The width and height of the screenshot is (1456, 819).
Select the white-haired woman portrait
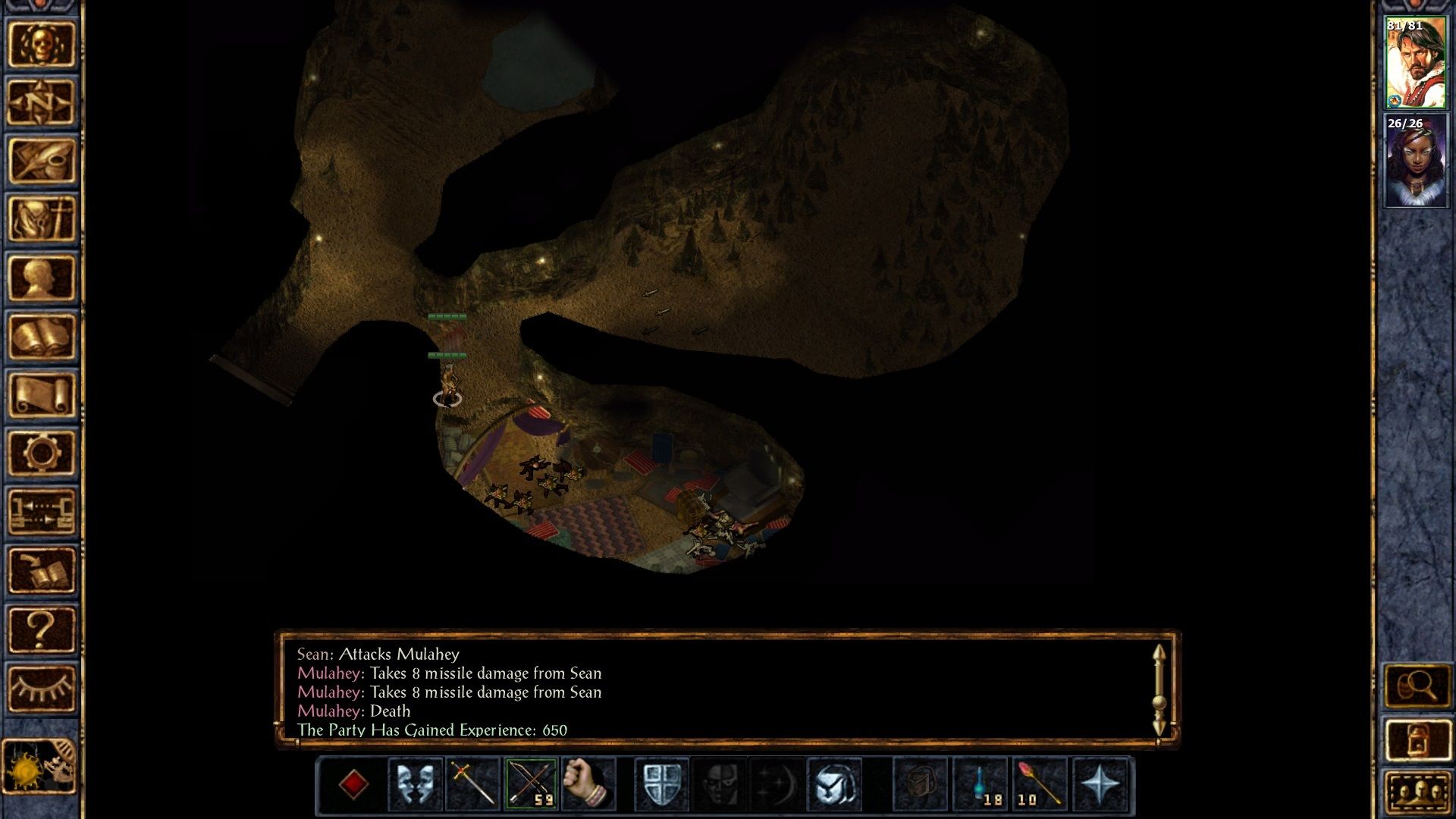(1415, 161)
